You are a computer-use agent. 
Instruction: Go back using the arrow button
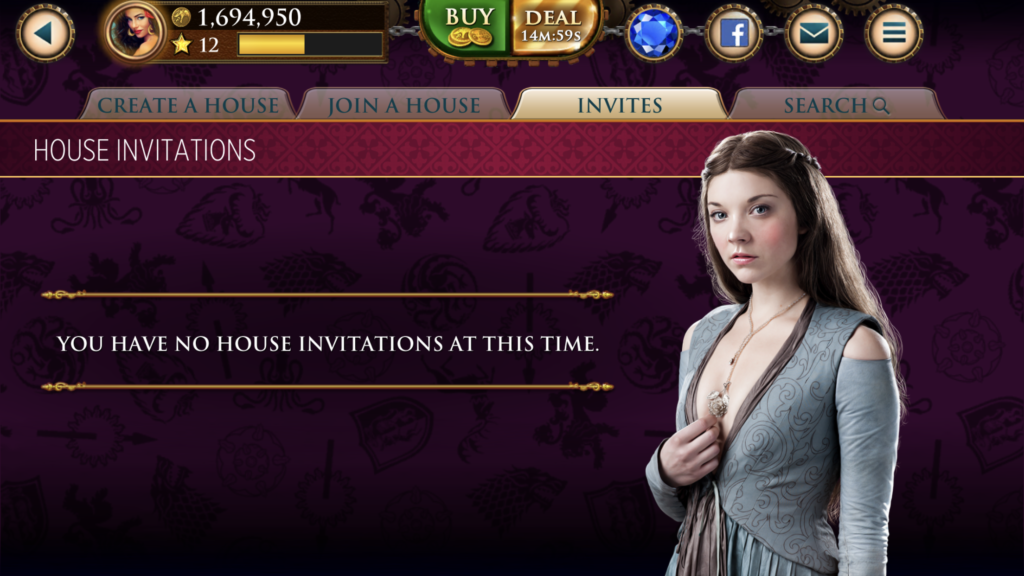coord(45,33)
